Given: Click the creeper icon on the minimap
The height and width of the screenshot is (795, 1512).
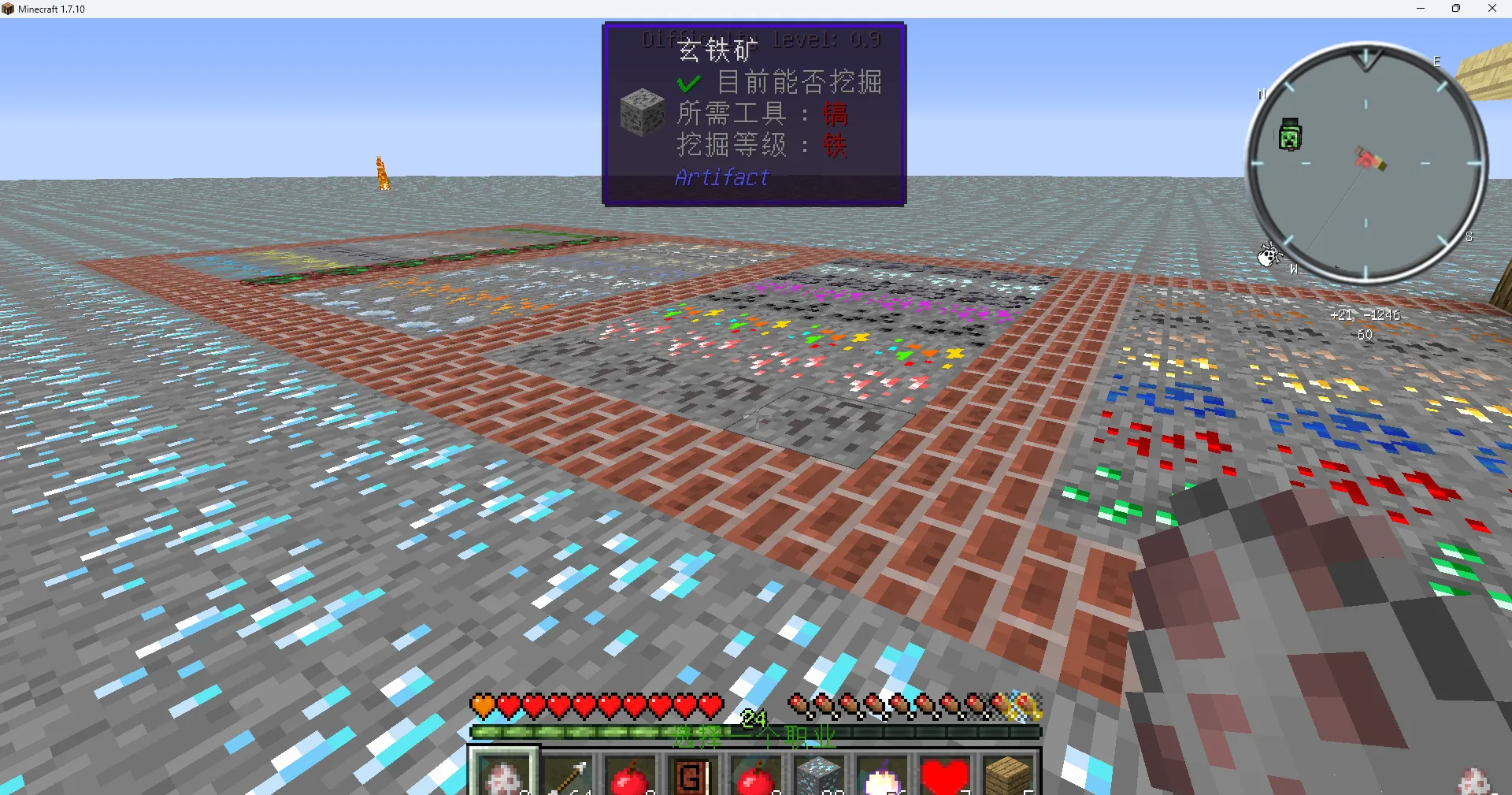Looking at the screenshot, I should point(1288,135).
